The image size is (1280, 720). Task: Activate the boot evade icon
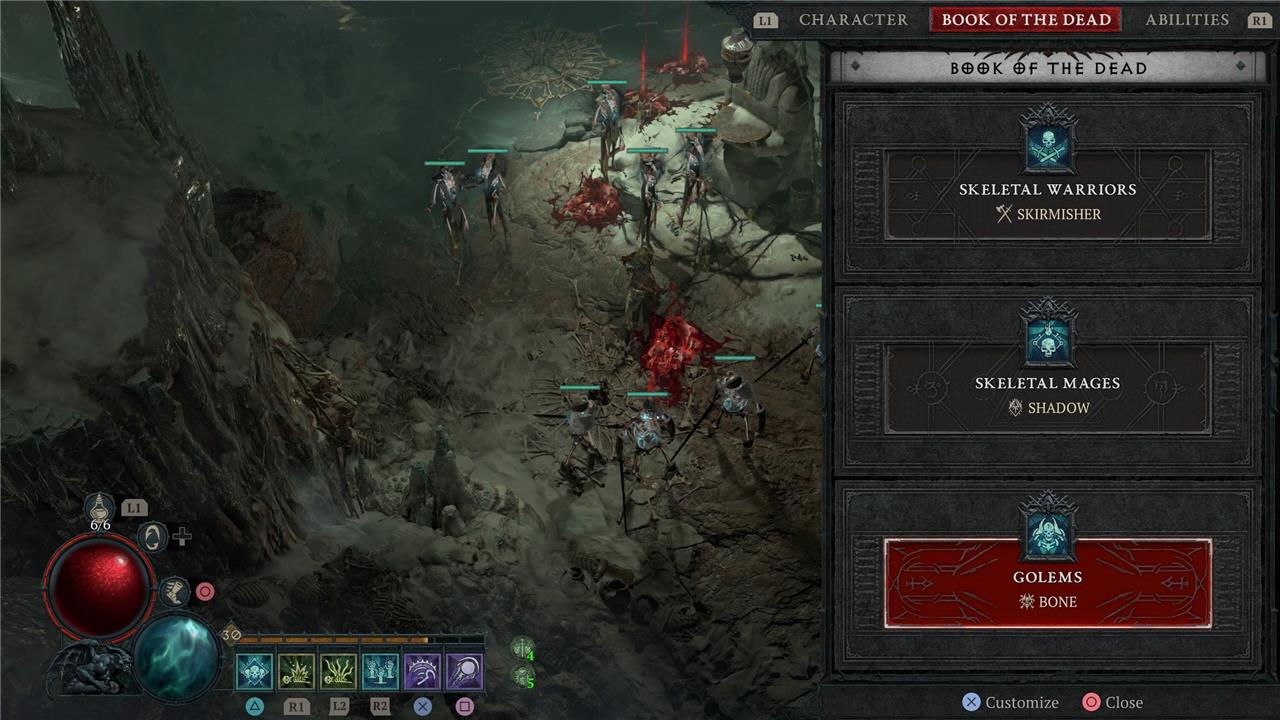[x=174, y=591]
